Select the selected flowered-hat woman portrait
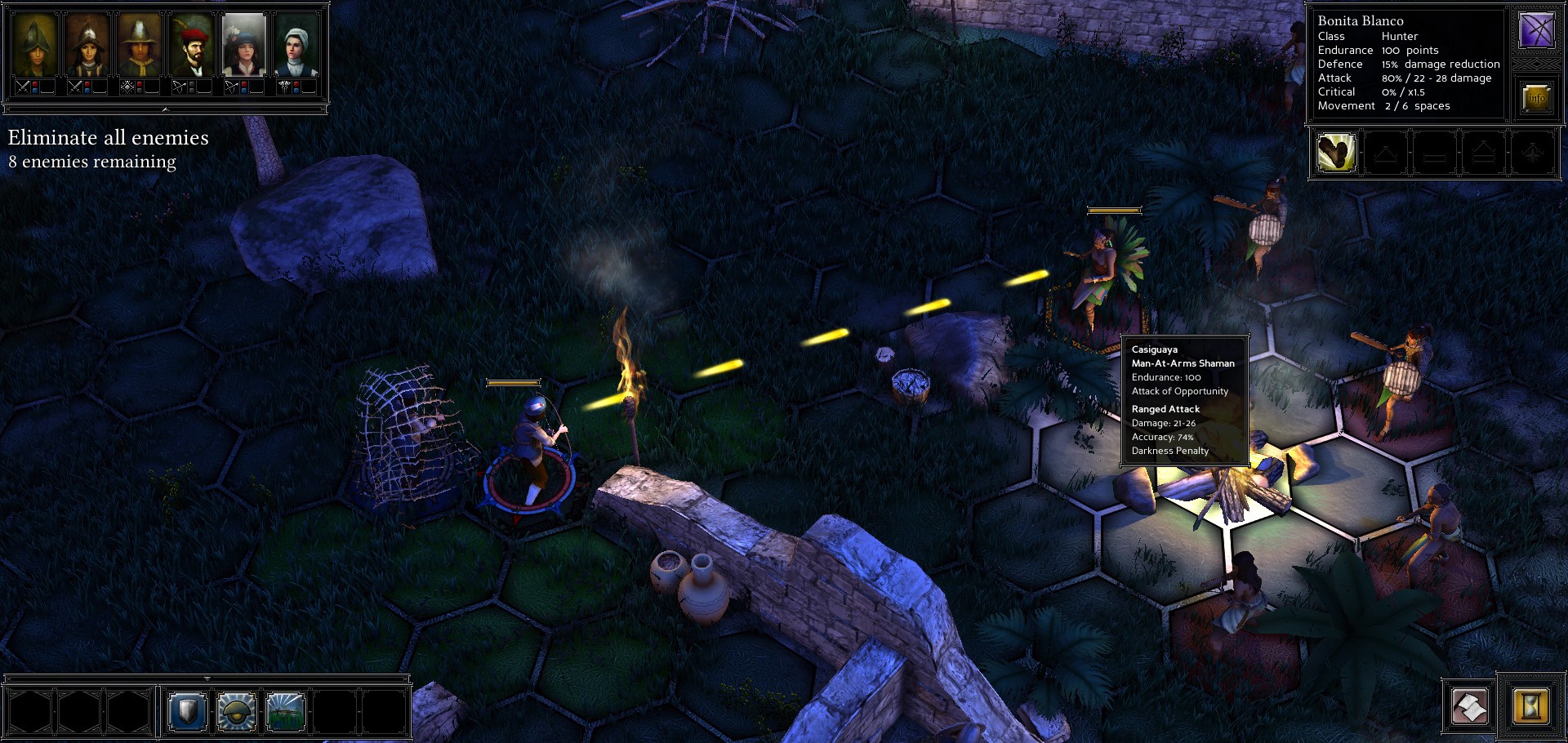Image resolution: width=1568 pixels, height=743 pixels. pos(244,45)
